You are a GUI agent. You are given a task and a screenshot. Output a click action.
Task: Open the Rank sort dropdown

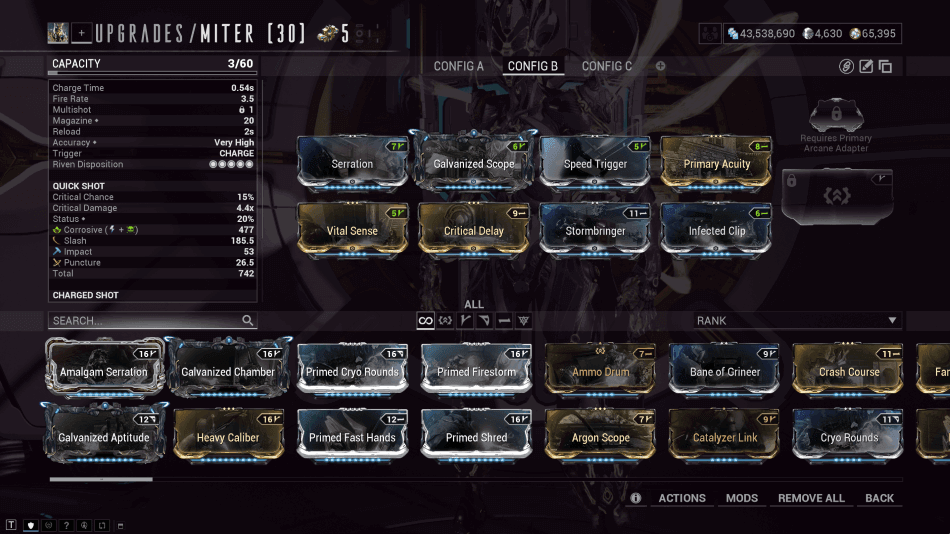[x=797, y=321]
